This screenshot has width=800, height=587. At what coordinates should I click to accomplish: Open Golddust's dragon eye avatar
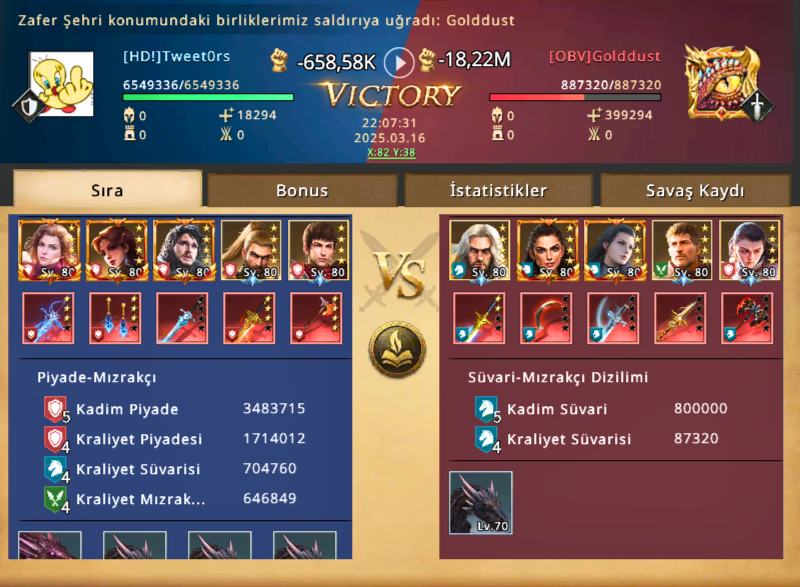tap(722, 81)
